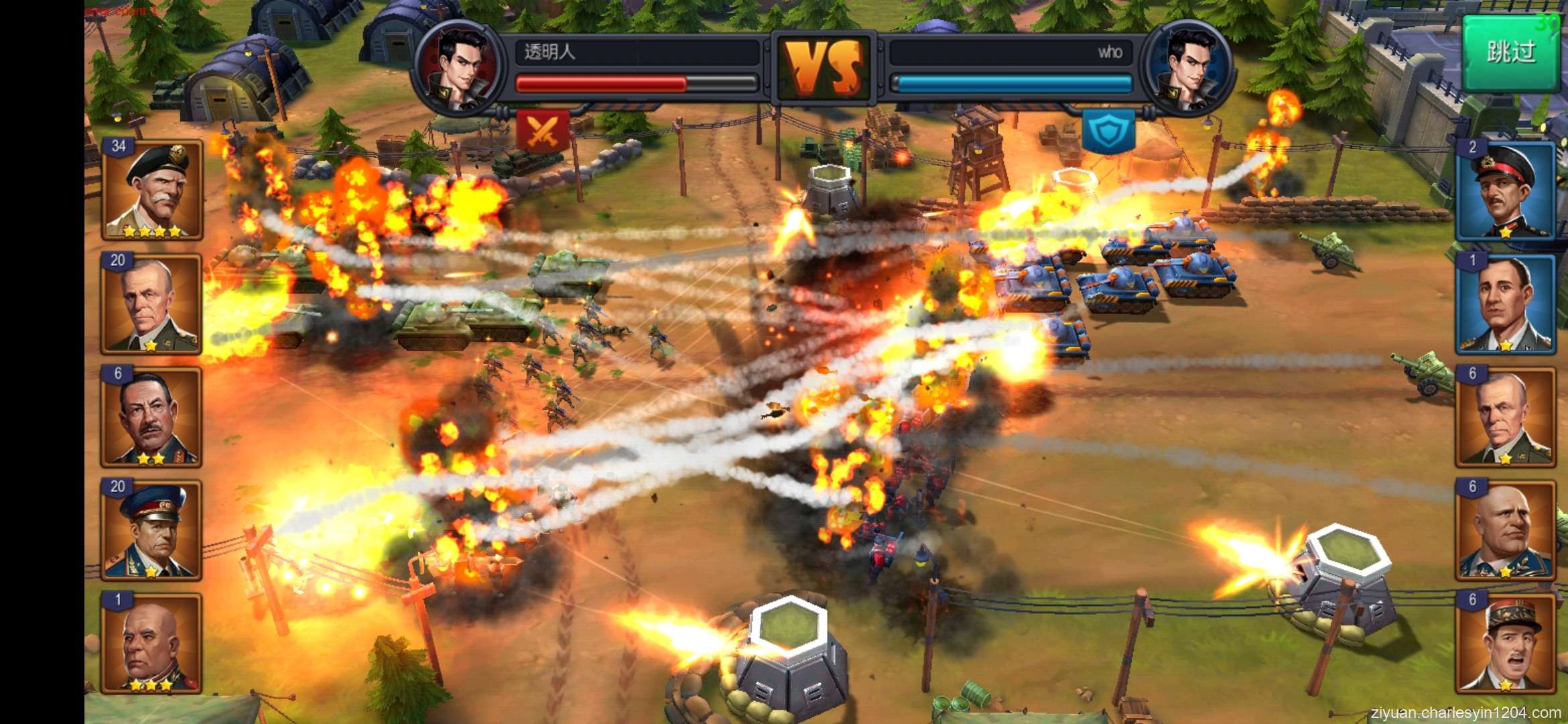Select the enemy level 1 dark-haired general
Viewport: 1568px width, 724px height.
point(1506,304)
